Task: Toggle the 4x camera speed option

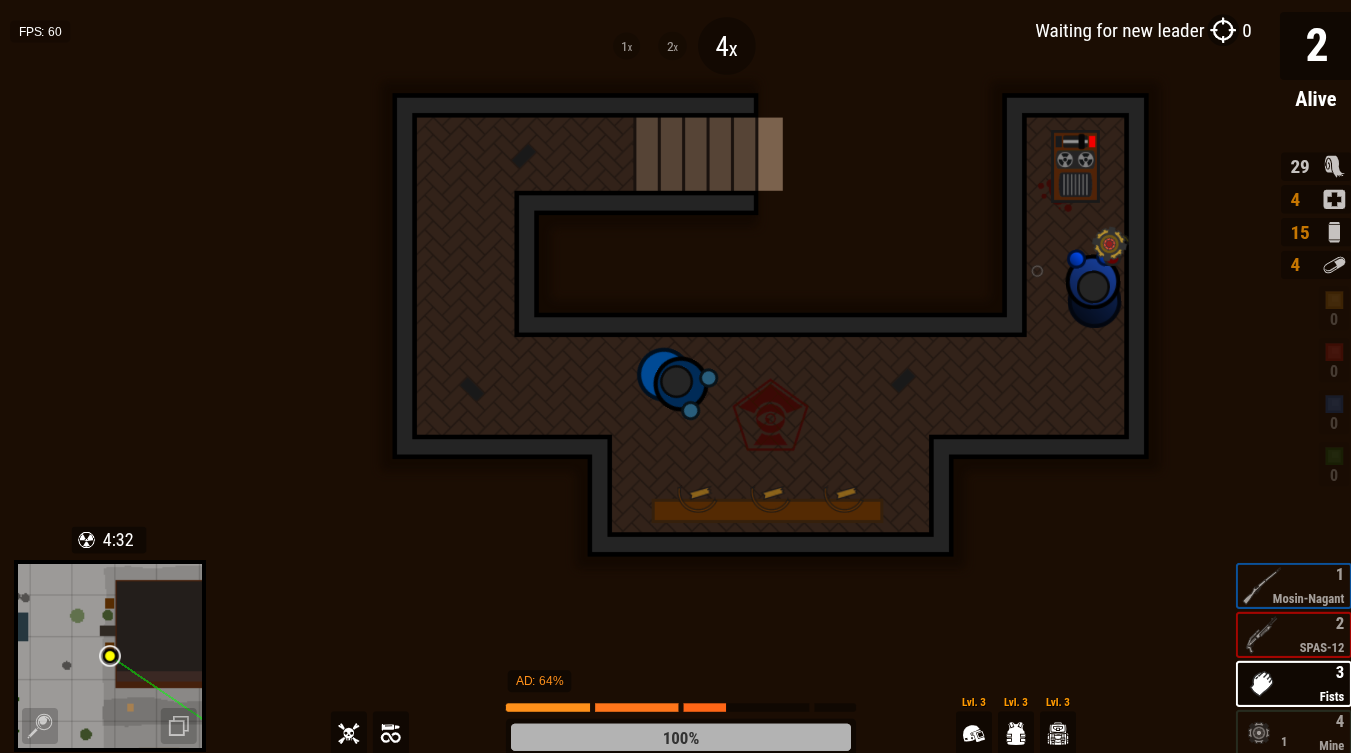Action: [727, 46]
